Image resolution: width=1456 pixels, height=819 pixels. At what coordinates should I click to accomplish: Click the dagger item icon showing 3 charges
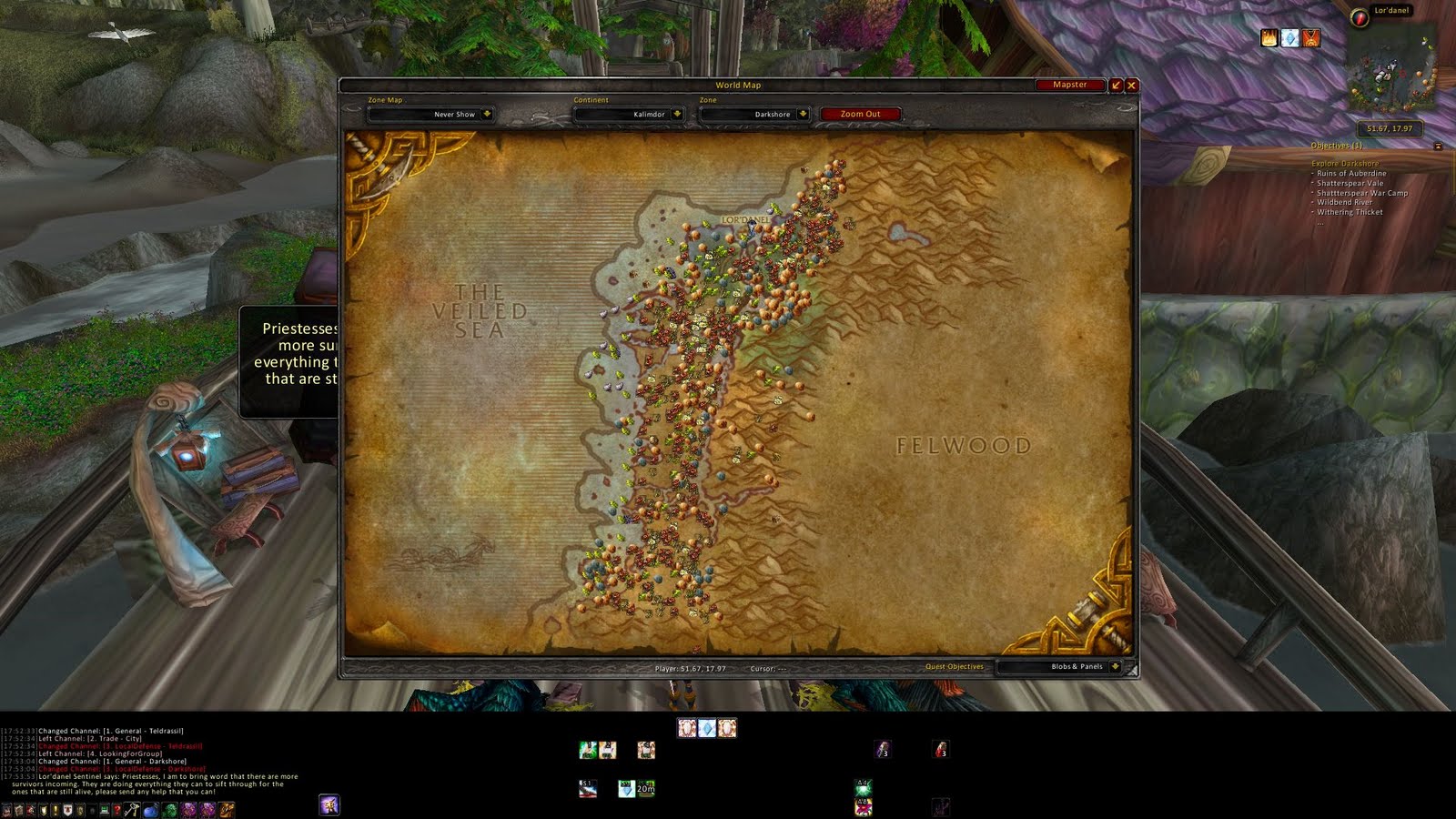[885, 750]
